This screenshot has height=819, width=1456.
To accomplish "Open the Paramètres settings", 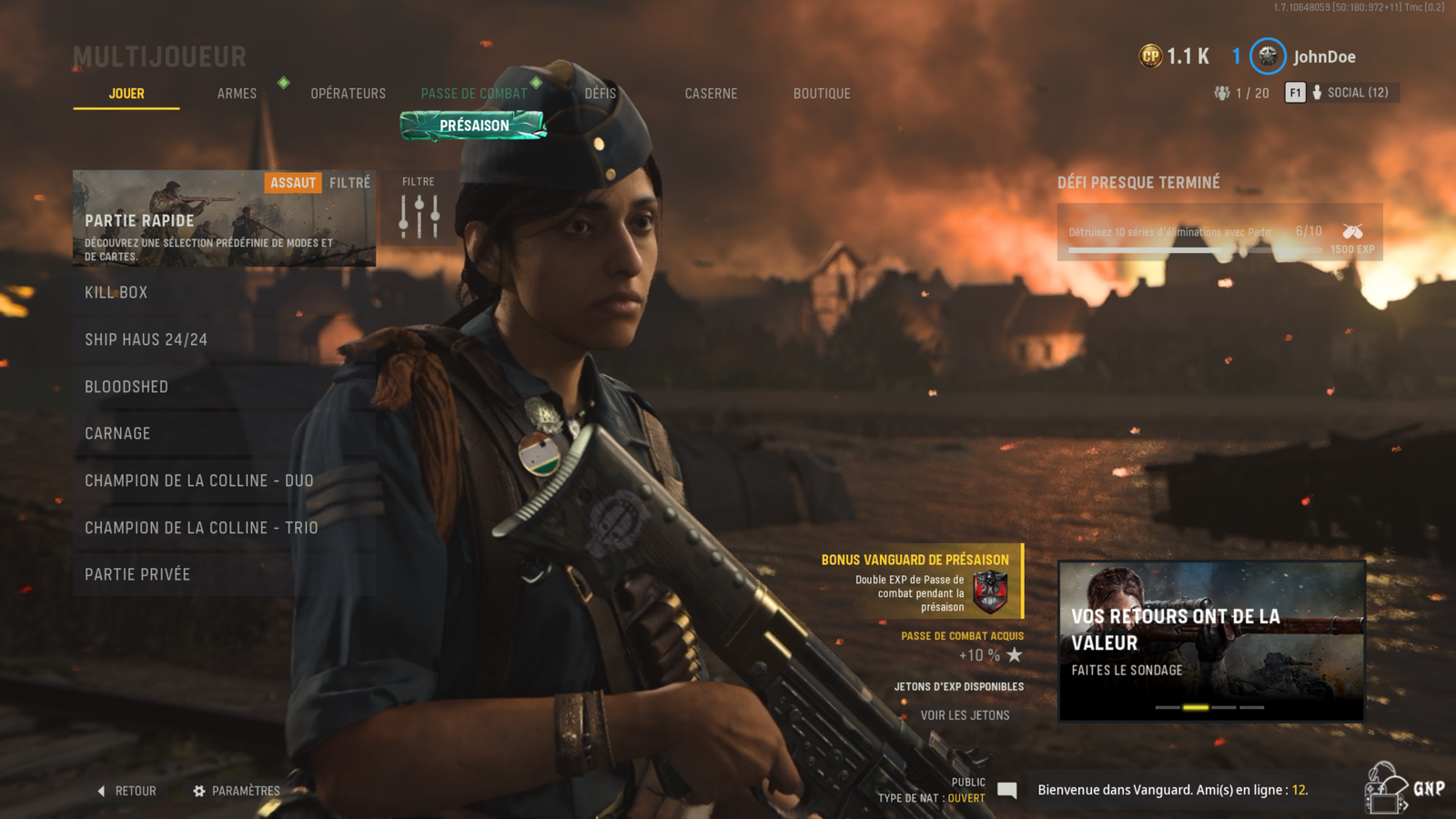I will click(237, 792).
